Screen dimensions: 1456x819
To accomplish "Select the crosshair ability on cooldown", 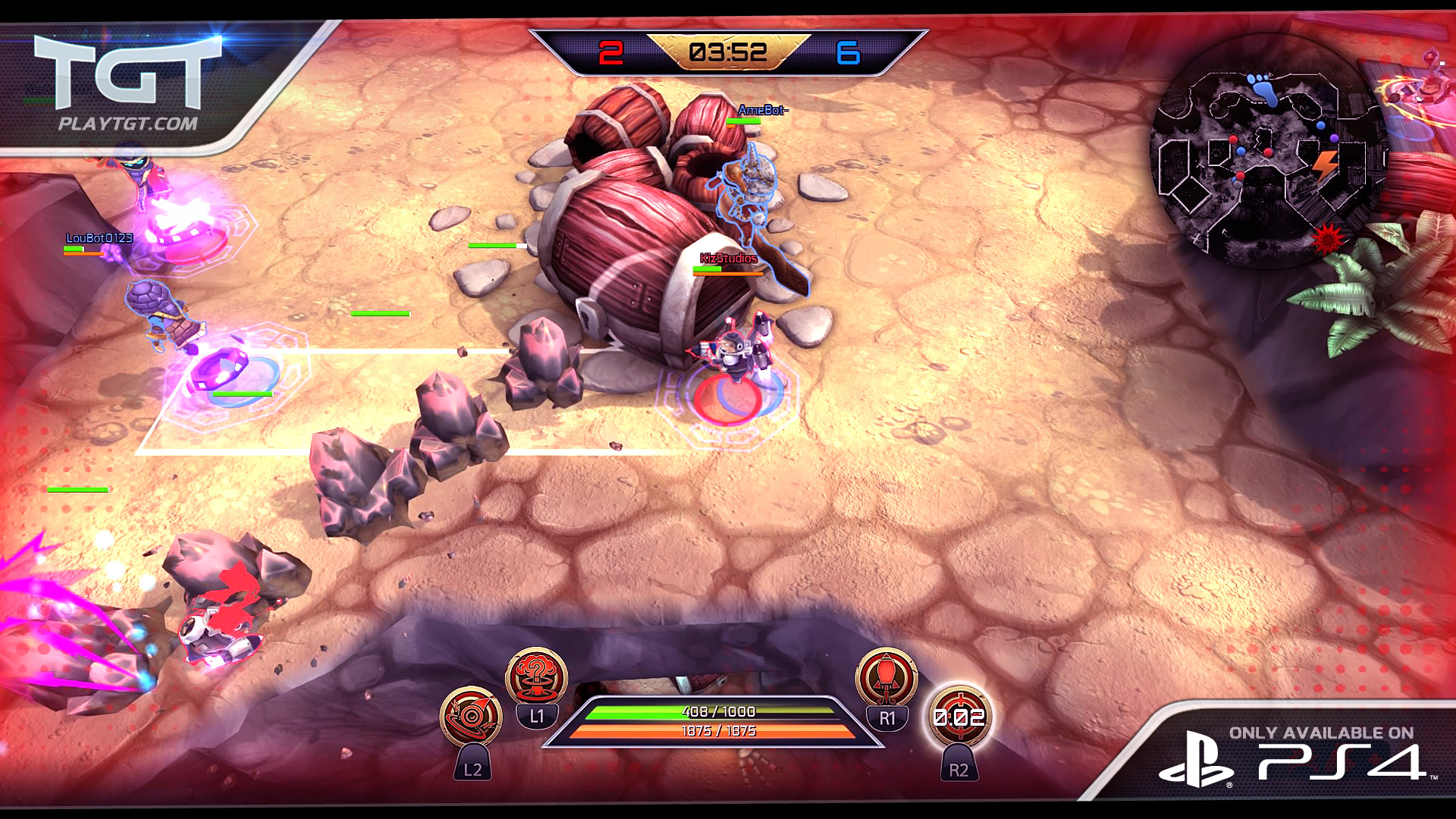I will pyautogui.click(x=959, y=717).
